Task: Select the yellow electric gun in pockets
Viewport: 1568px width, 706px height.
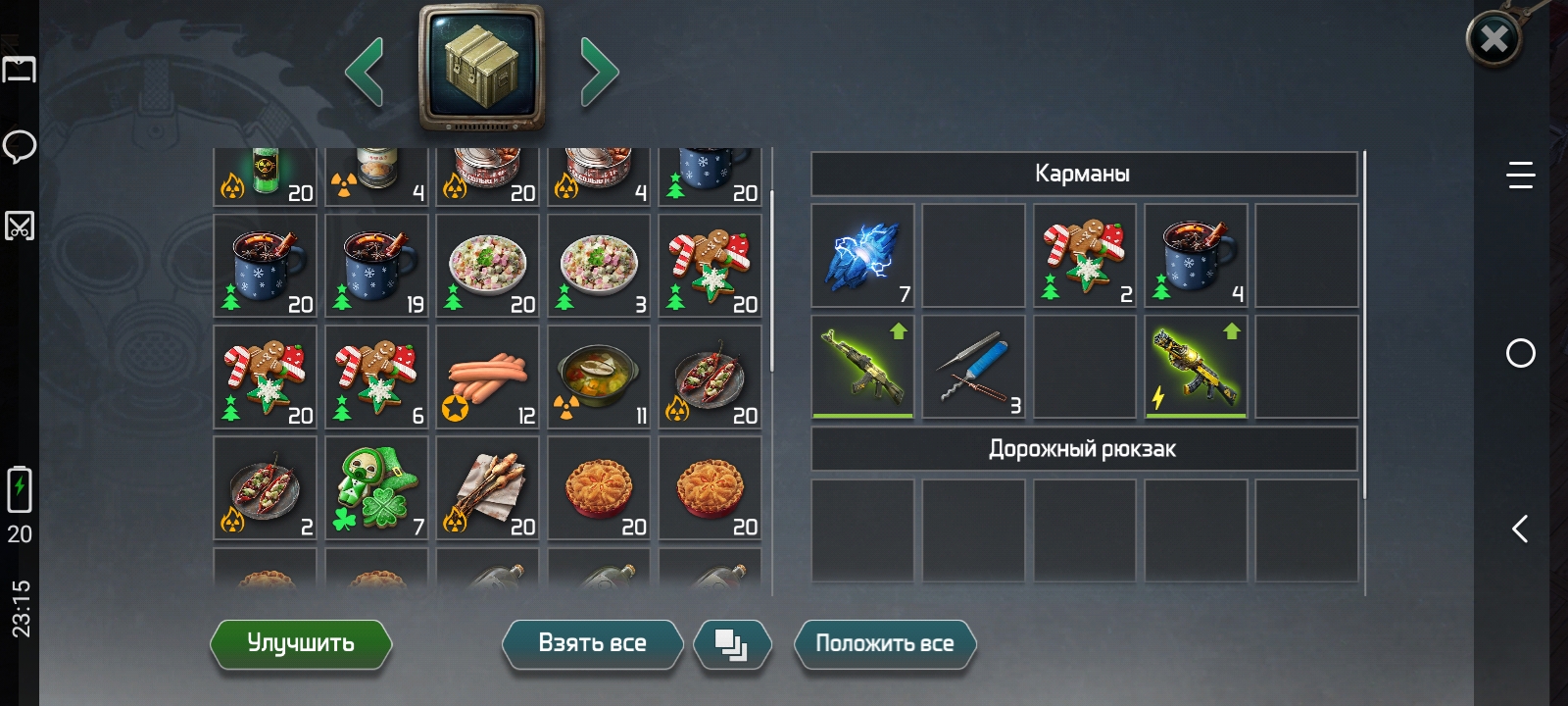Action: [x=1196, y=368]
